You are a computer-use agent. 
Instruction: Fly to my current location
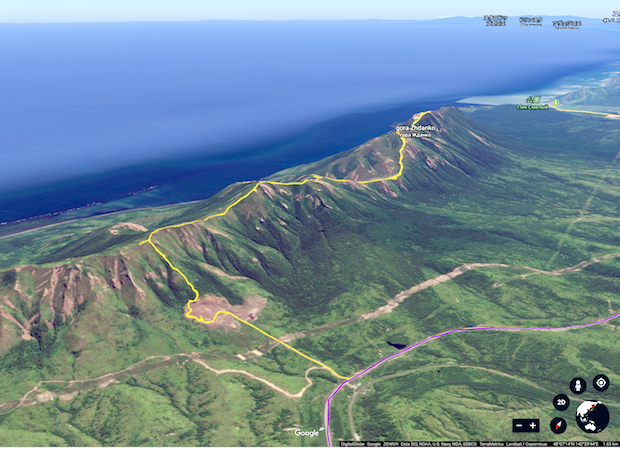(600, 382)
